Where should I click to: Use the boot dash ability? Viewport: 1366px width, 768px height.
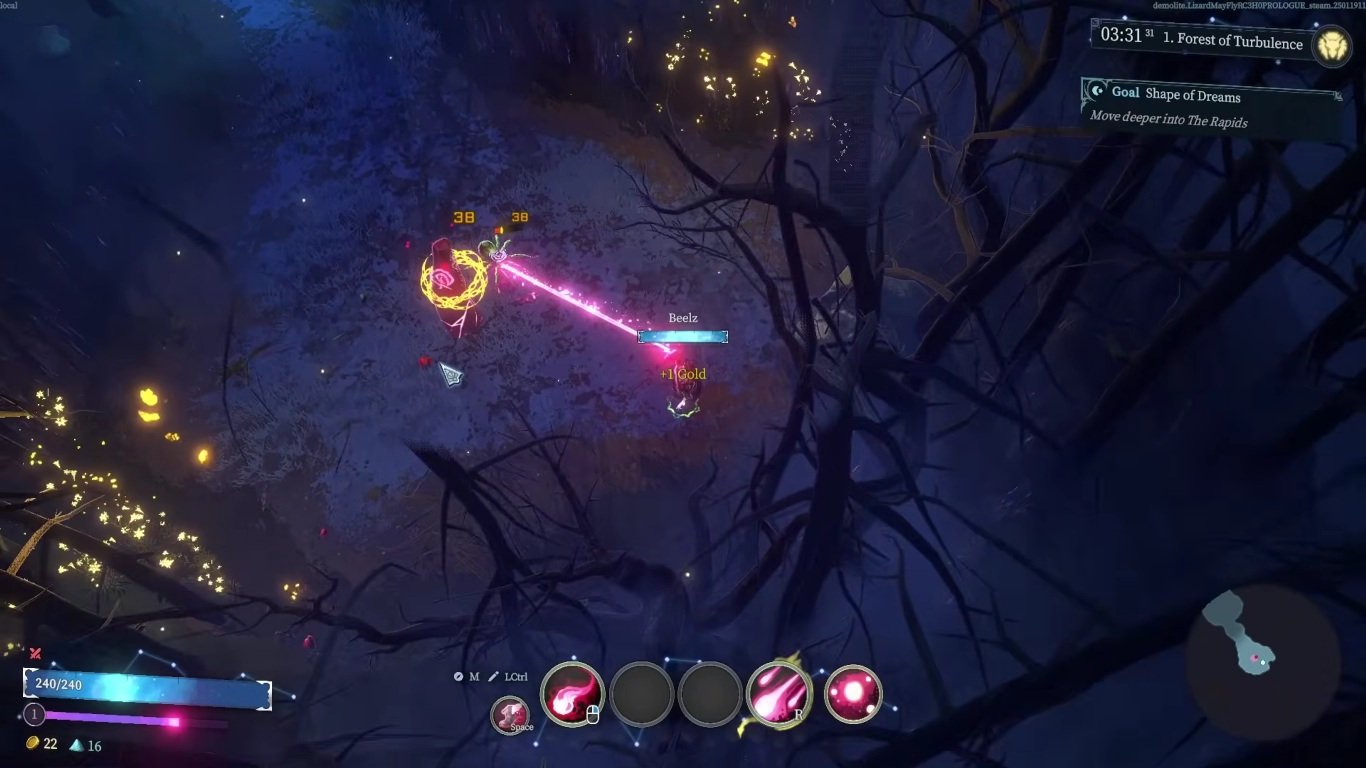pyautogui.click(x=511, y=715)
